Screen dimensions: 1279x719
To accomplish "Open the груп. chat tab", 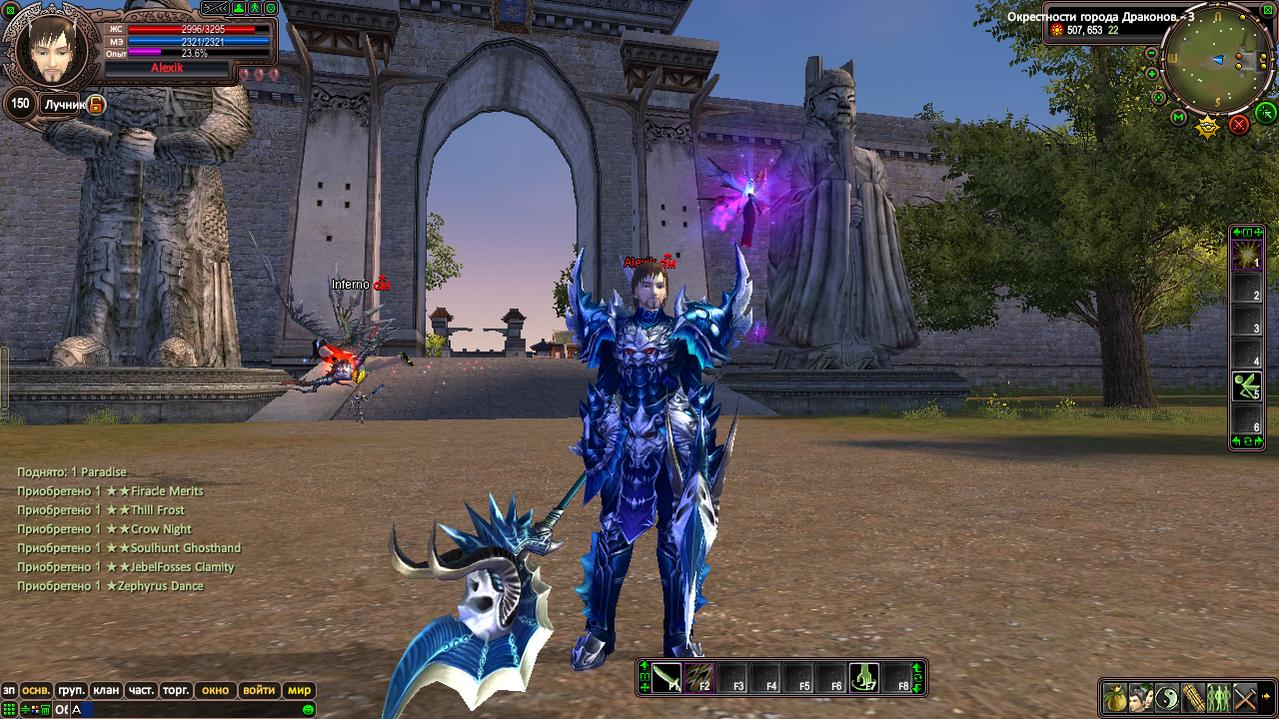I will [x=71, y=690].
